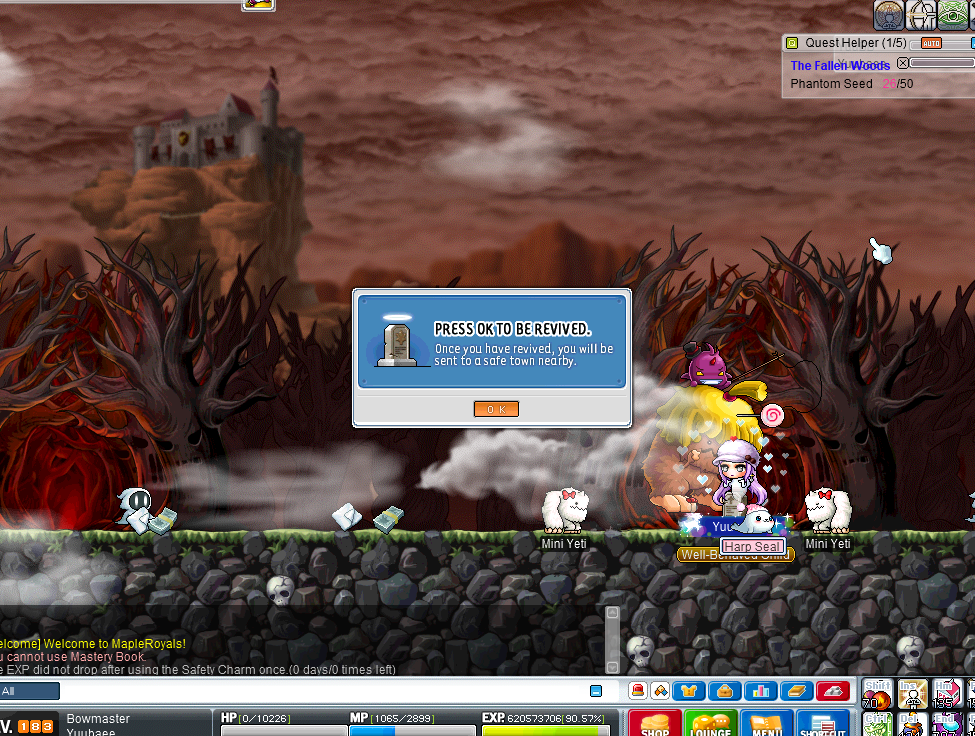Collapse the Quest Helper panel with the green icon
This screenshot has width=975, height=736.
[792, 43]
